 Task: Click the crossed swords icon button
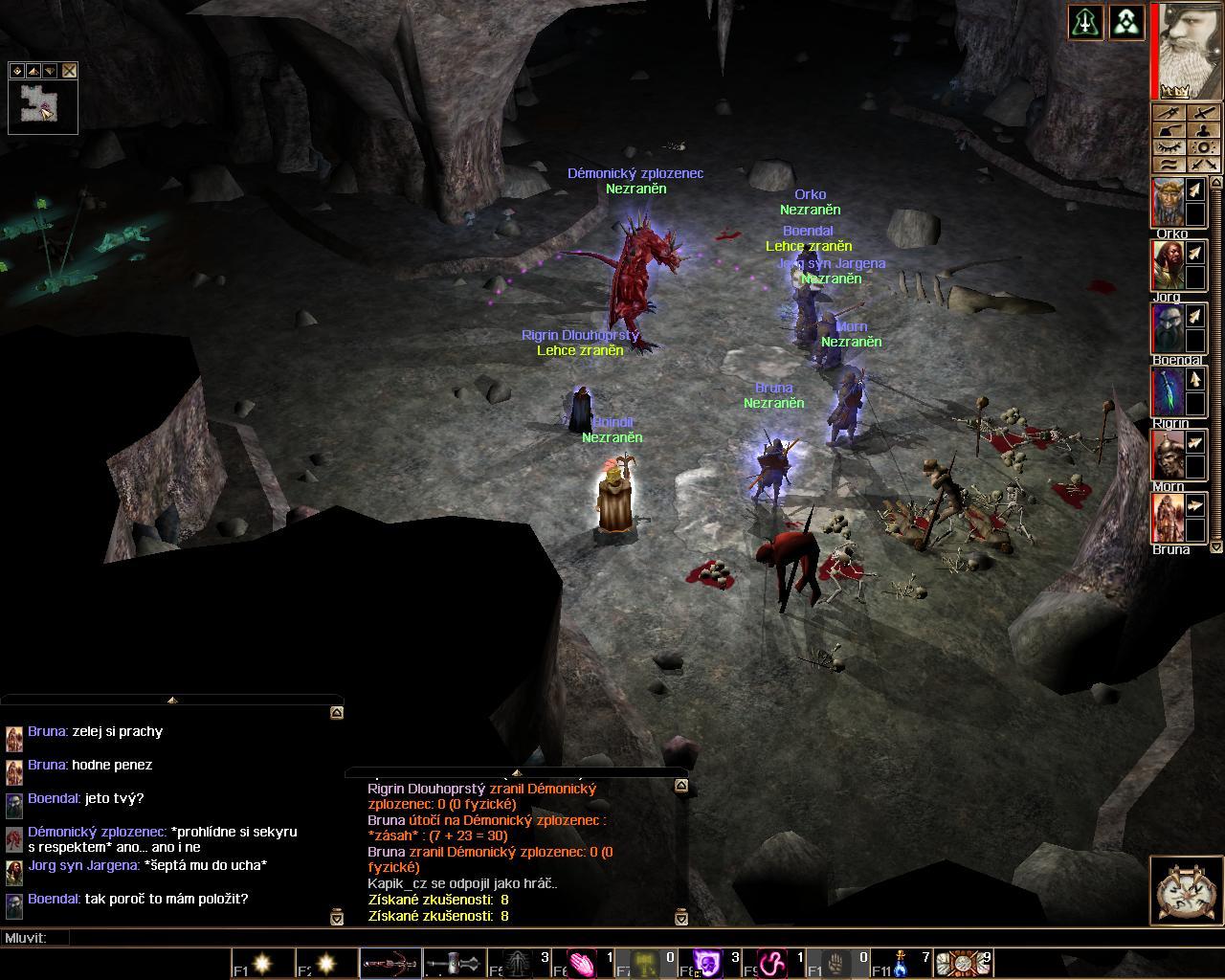tap(1205, 165)
